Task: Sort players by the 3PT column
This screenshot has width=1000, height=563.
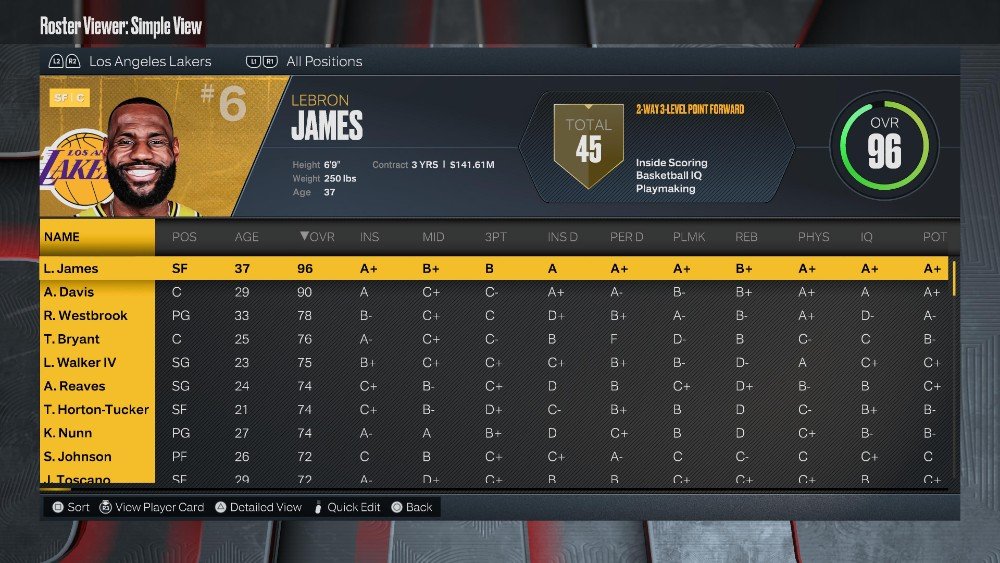Action: (x=494, y=237)
